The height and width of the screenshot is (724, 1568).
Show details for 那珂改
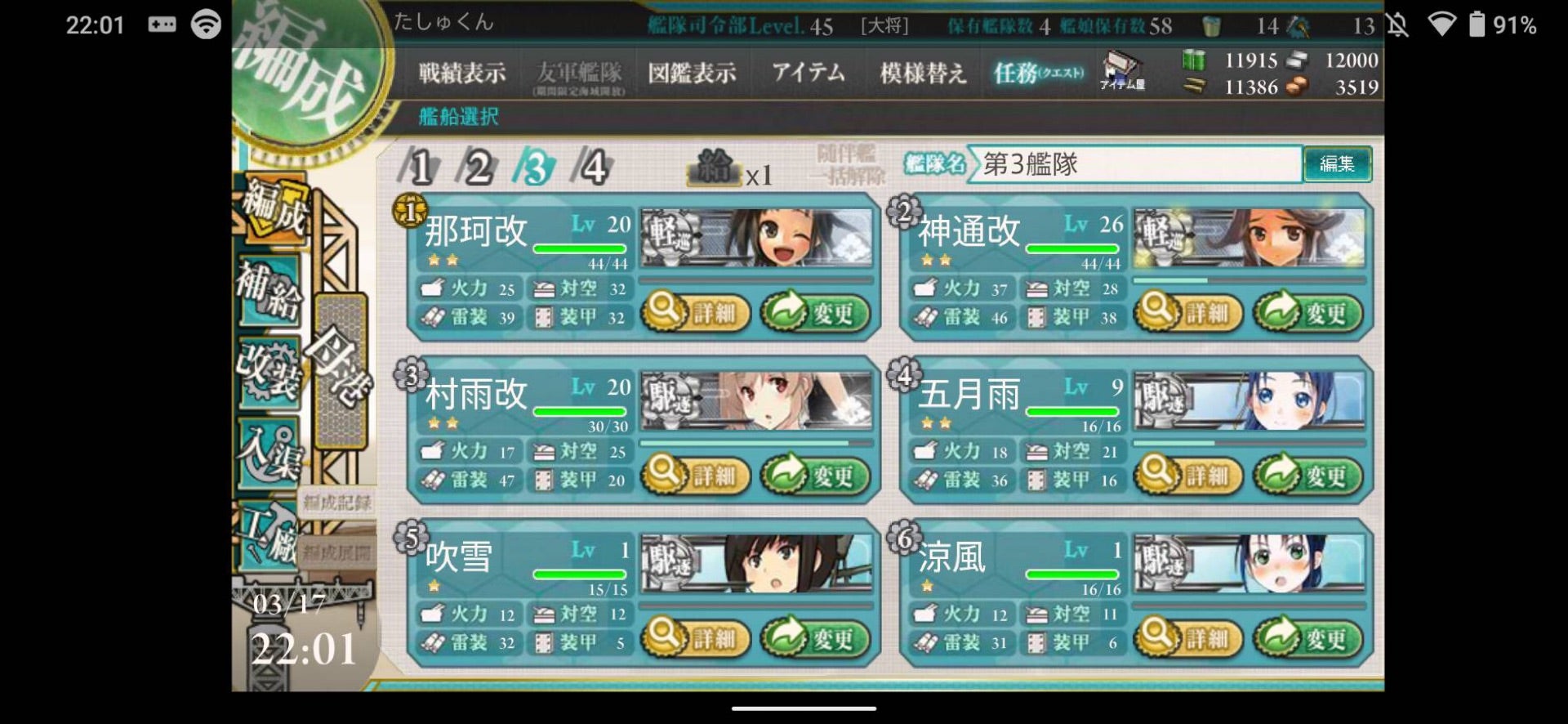[x=696, y=312]
